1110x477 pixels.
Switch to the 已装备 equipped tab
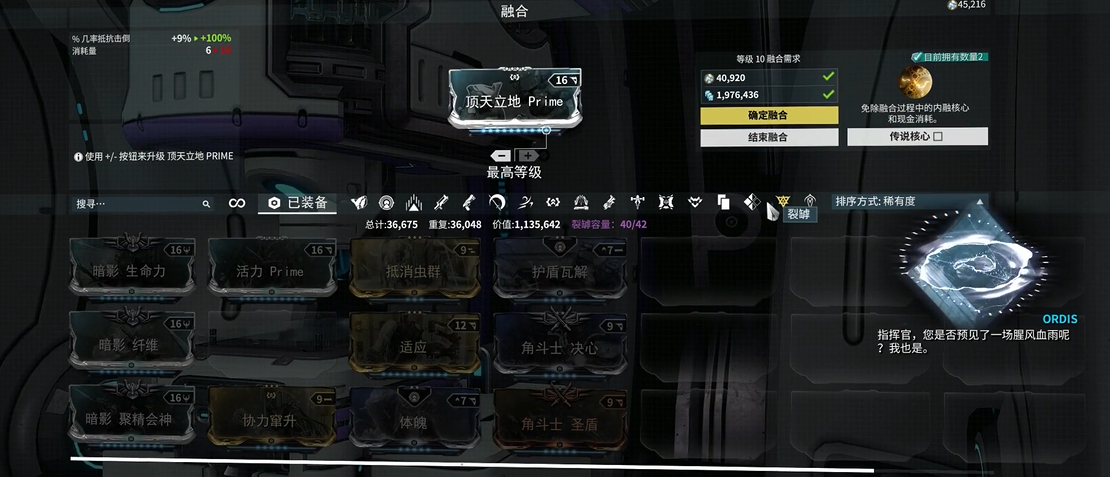(297, 203)
